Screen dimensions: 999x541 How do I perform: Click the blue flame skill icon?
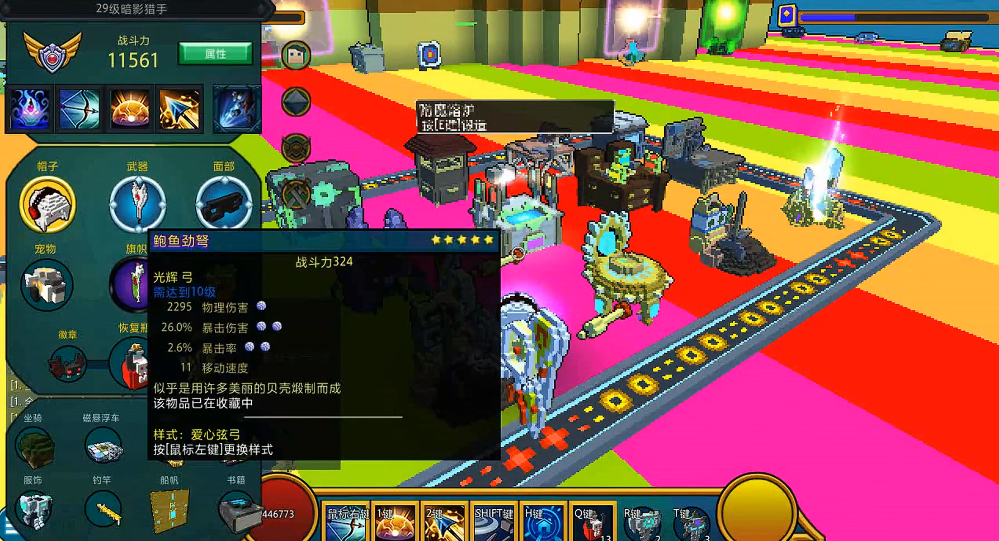(x=31, y=109)
